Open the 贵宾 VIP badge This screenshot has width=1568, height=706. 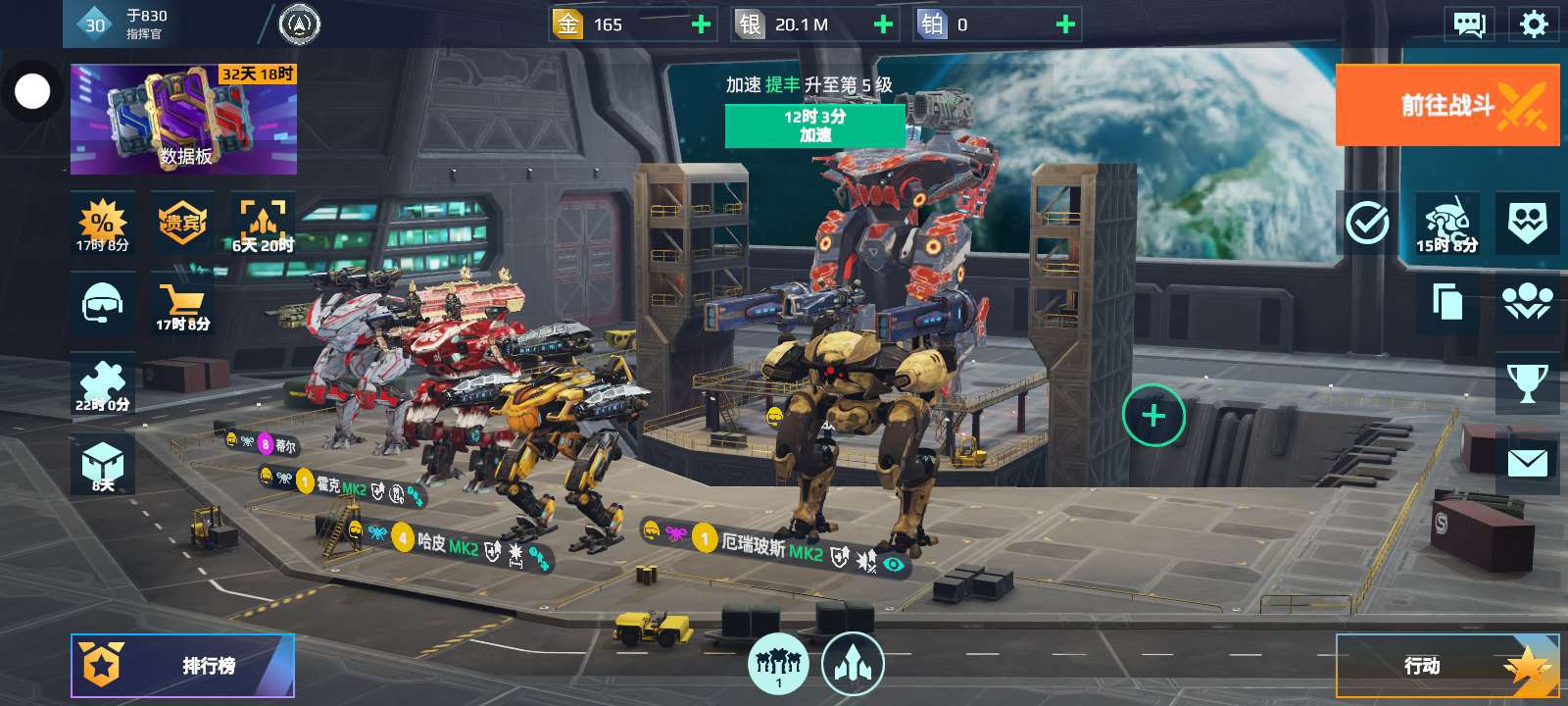pos(182,223)
